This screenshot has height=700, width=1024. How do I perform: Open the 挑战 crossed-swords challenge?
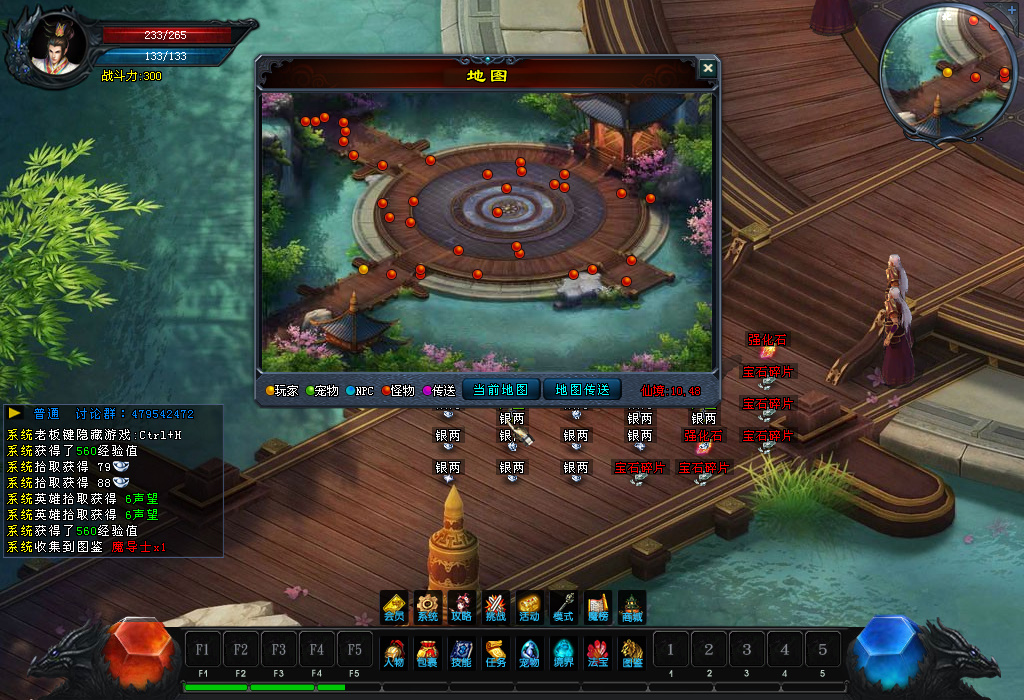pyautogui.click(x=496, y=606)
